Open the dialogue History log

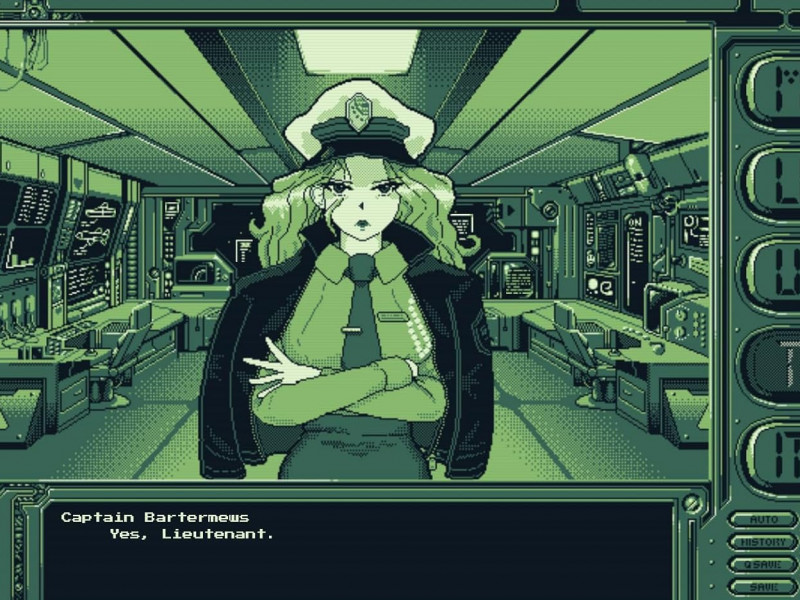tap(763, 542)
